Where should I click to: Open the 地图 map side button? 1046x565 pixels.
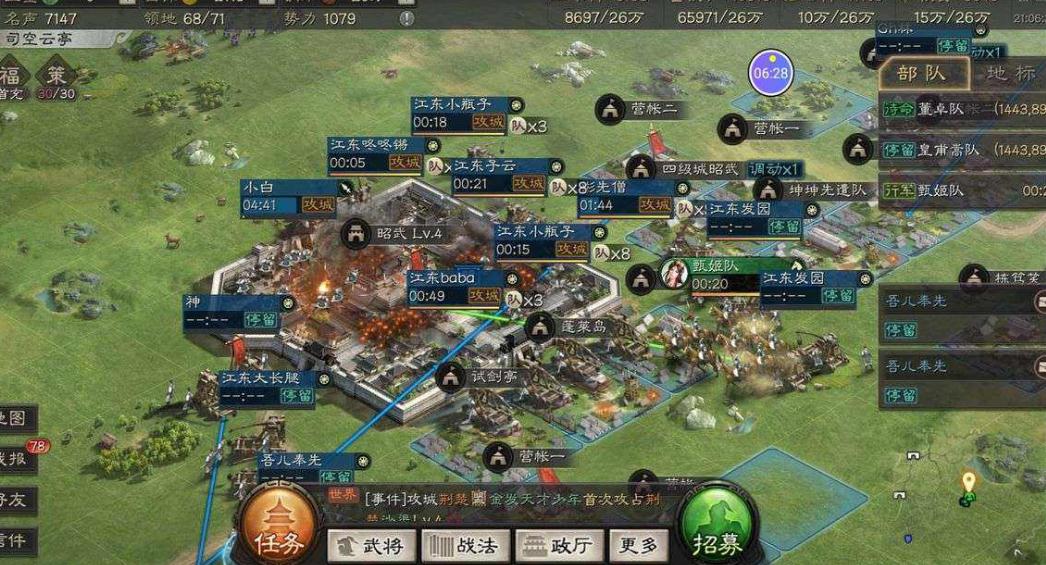pyautogui.click(x=17, y=418)
